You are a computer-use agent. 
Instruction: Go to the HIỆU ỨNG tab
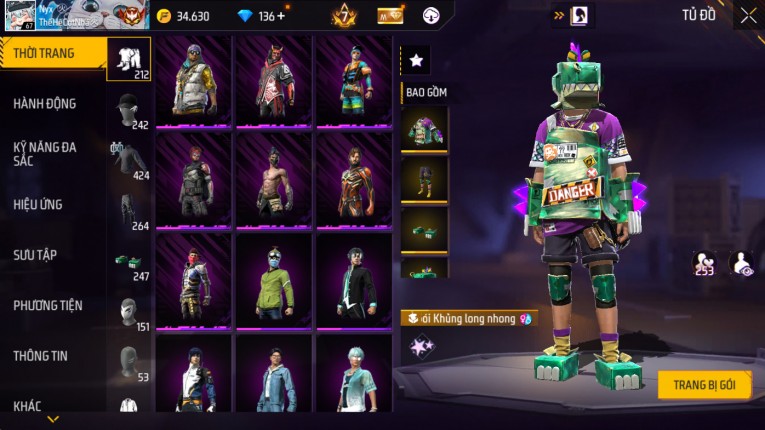point(39,204)
